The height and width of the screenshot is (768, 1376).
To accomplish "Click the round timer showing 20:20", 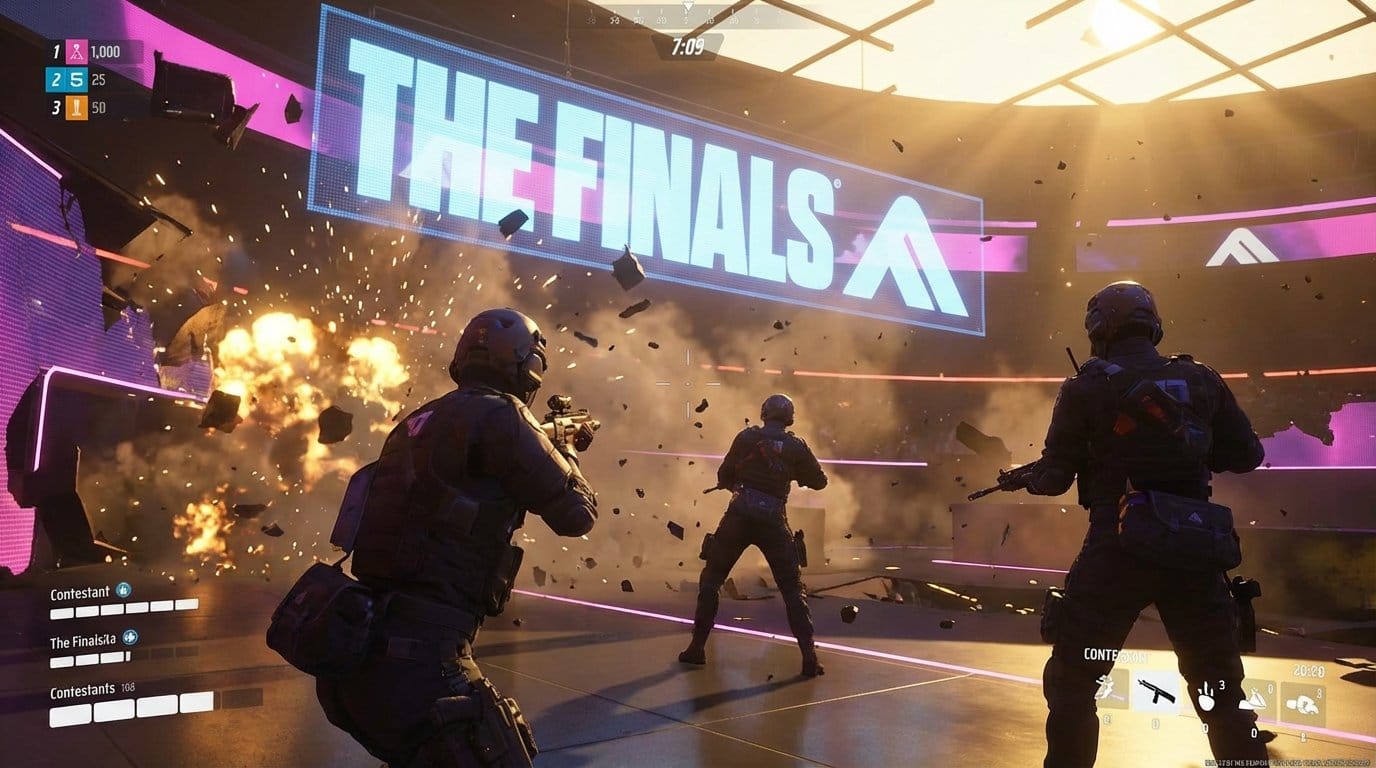I will [1308, 670].
